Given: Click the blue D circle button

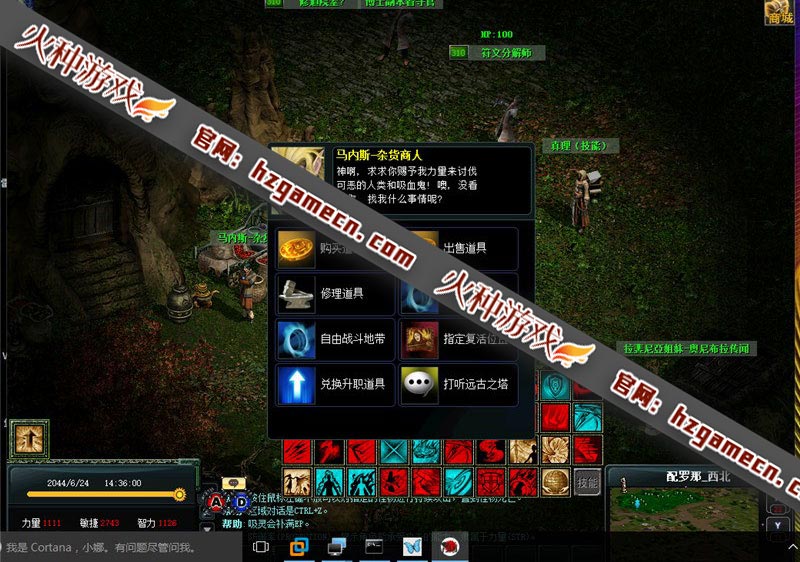Looking at the screenshot, I should coord(241,502).
